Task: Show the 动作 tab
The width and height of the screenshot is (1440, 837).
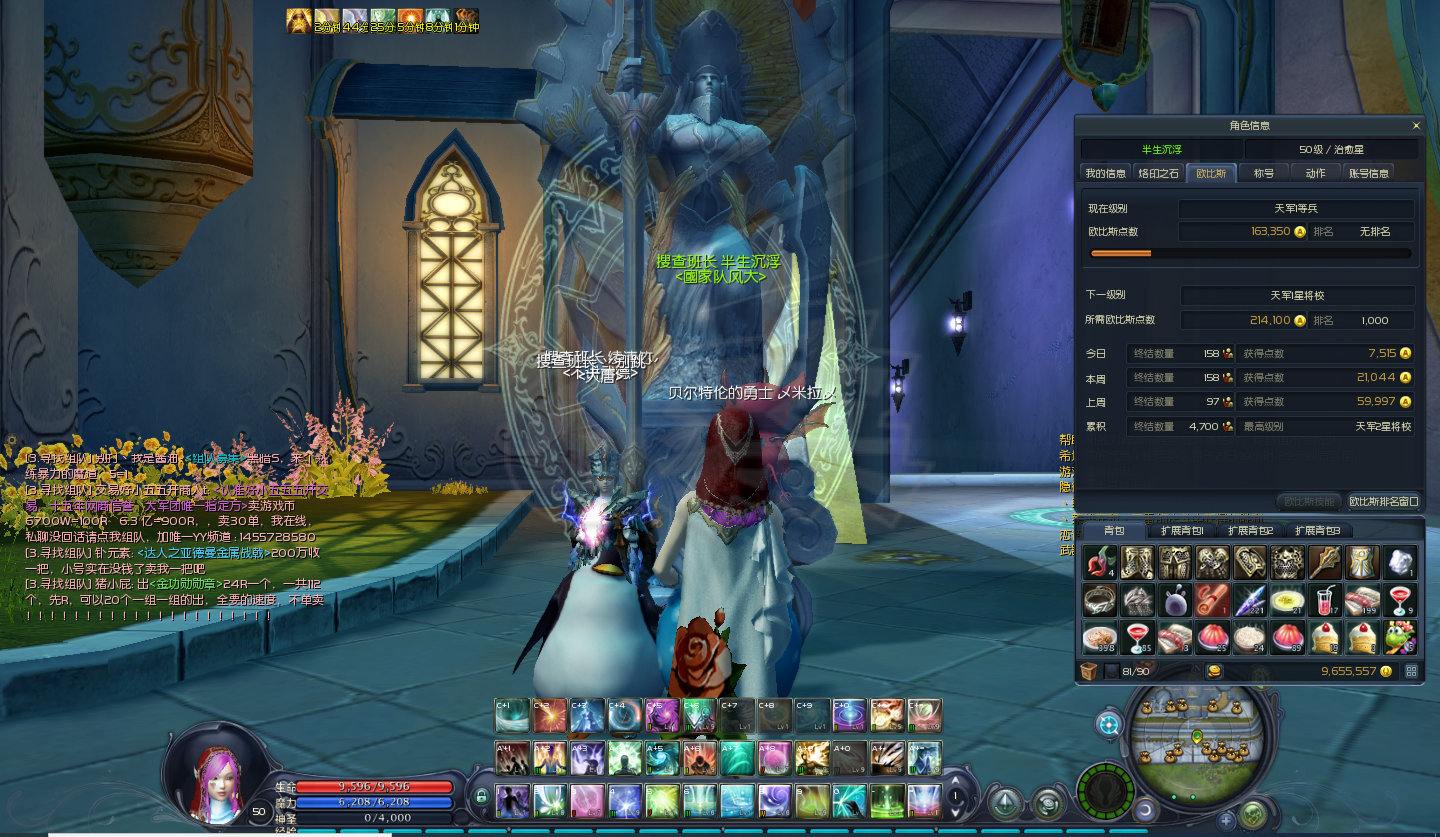Action: click(1315, 173)
